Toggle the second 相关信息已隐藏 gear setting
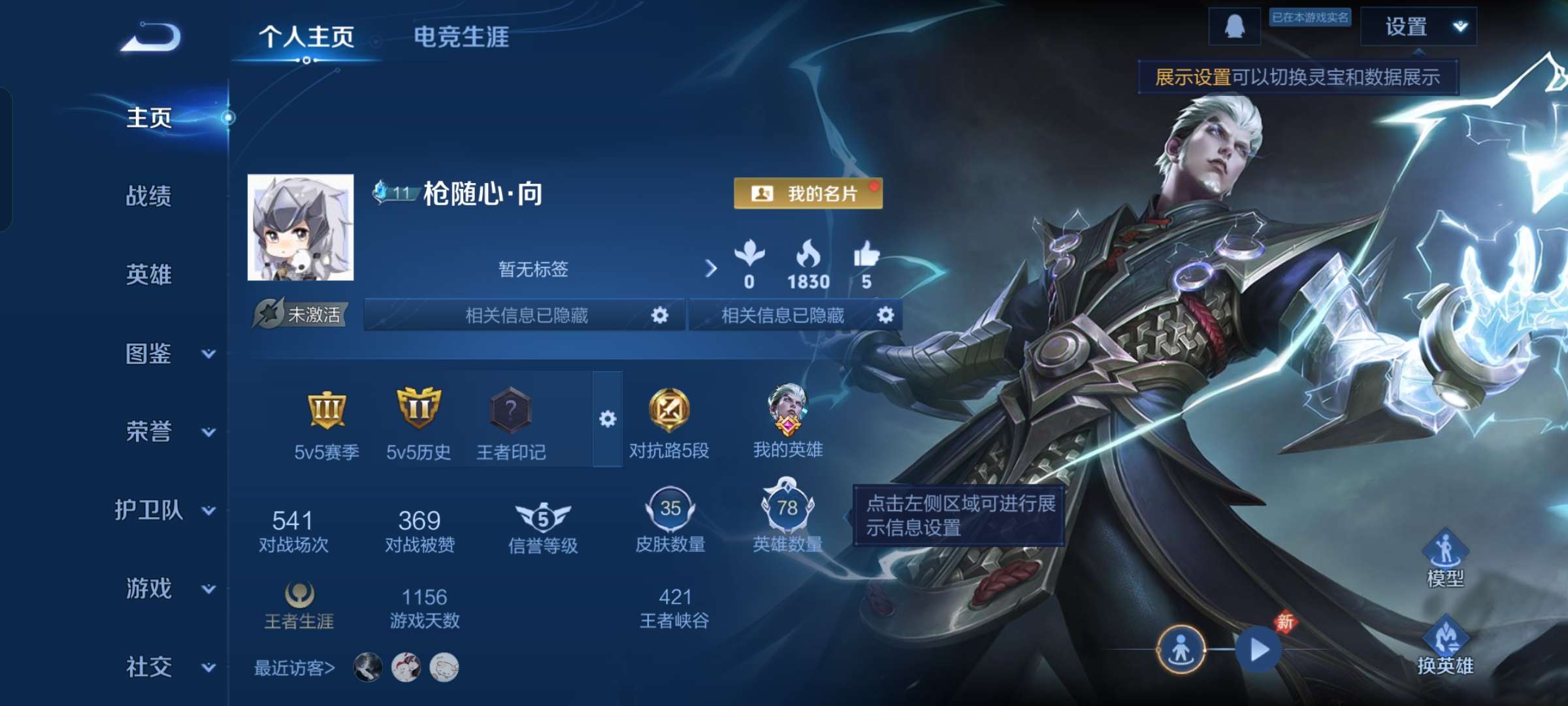 tap(885, 316)
